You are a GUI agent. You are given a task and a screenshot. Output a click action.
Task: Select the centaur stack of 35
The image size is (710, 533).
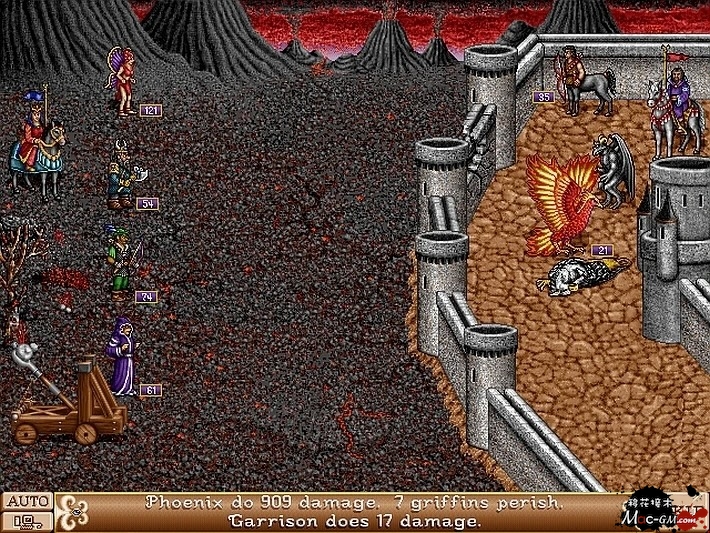(585, 80)
